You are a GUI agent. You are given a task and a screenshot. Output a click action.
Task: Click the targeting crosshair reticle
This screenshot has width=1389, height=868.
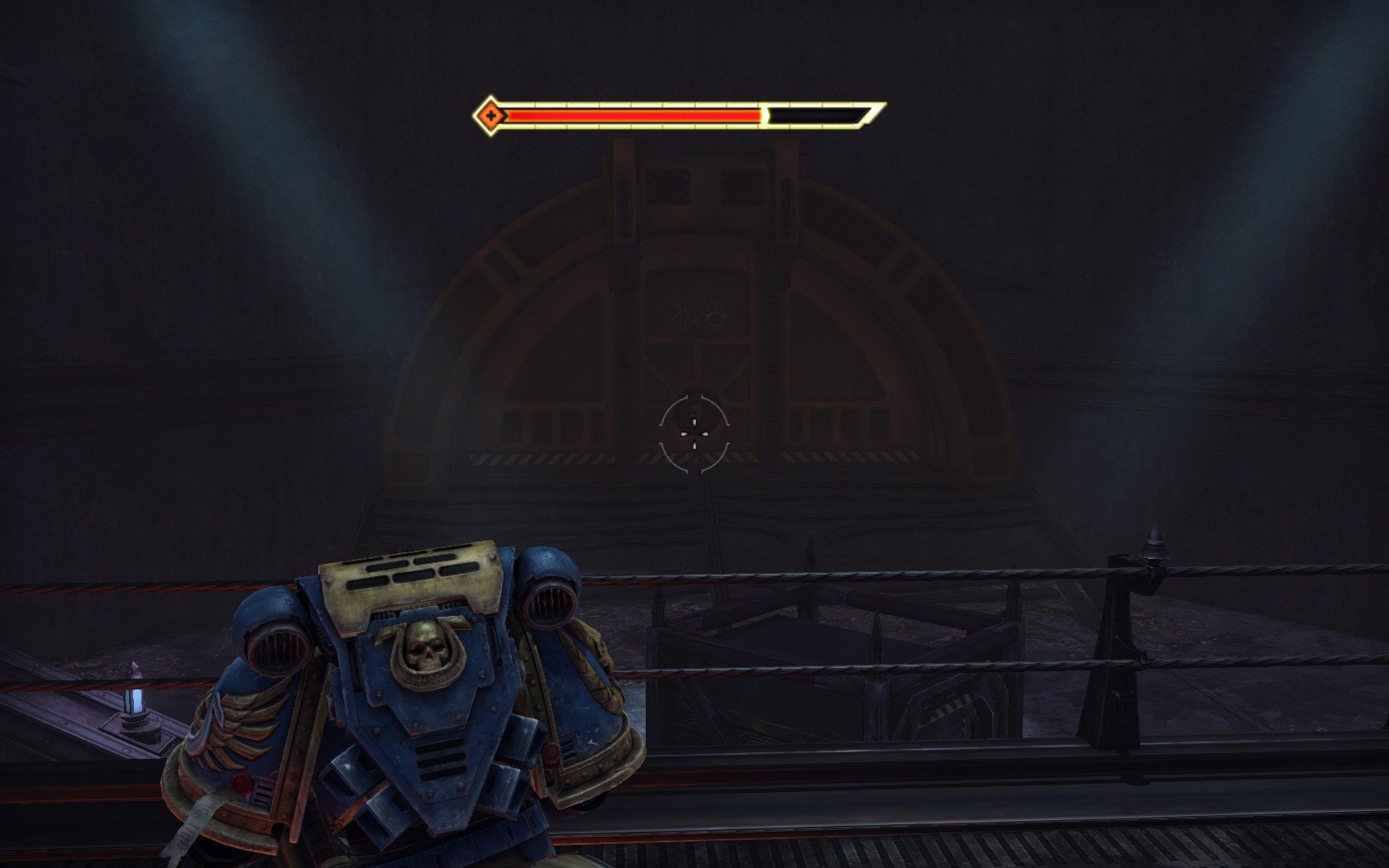[694, 434]
